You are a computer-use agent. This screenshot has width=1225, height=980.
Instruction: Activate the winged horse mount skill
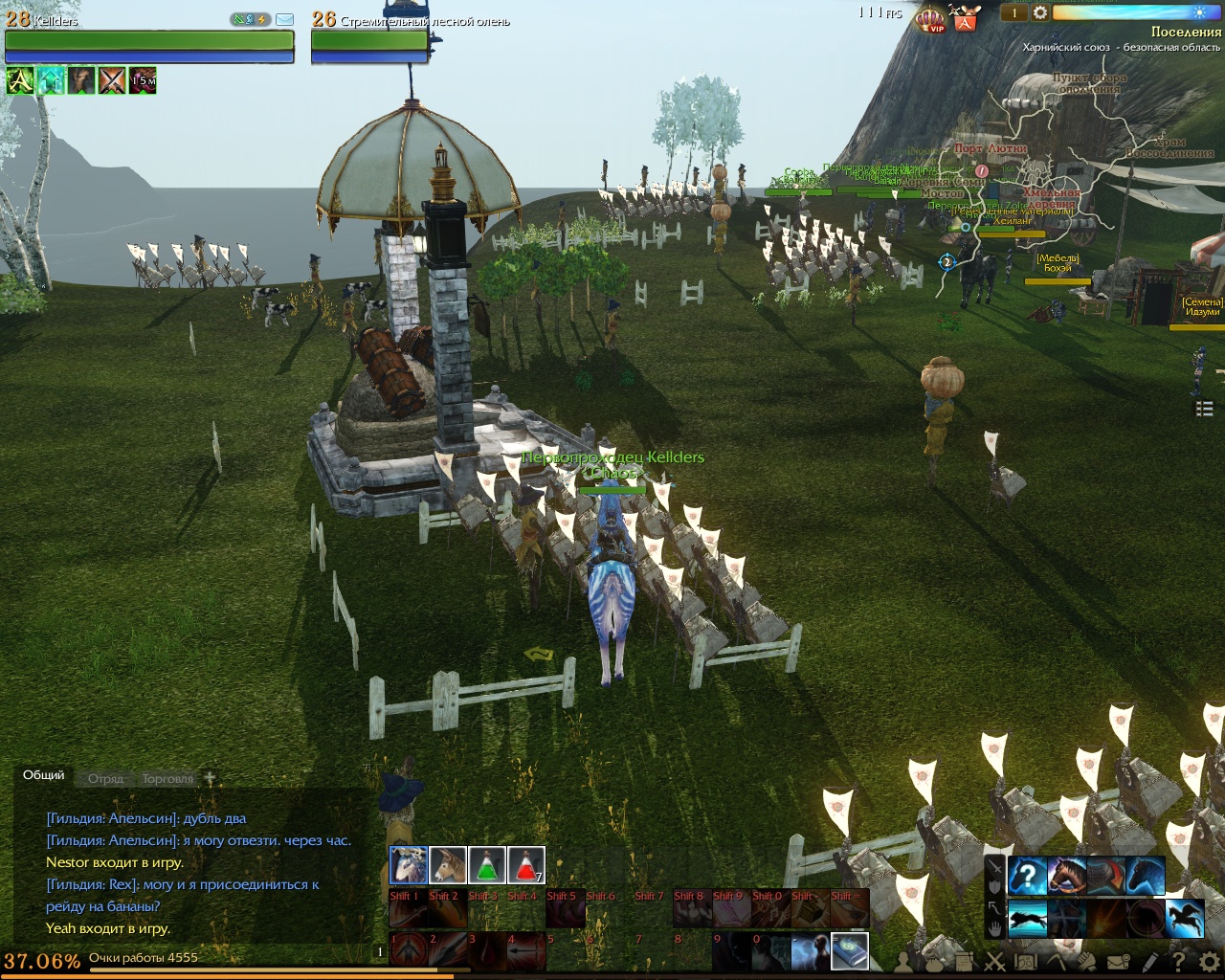pyautogui.click(x=1185, y=918)
